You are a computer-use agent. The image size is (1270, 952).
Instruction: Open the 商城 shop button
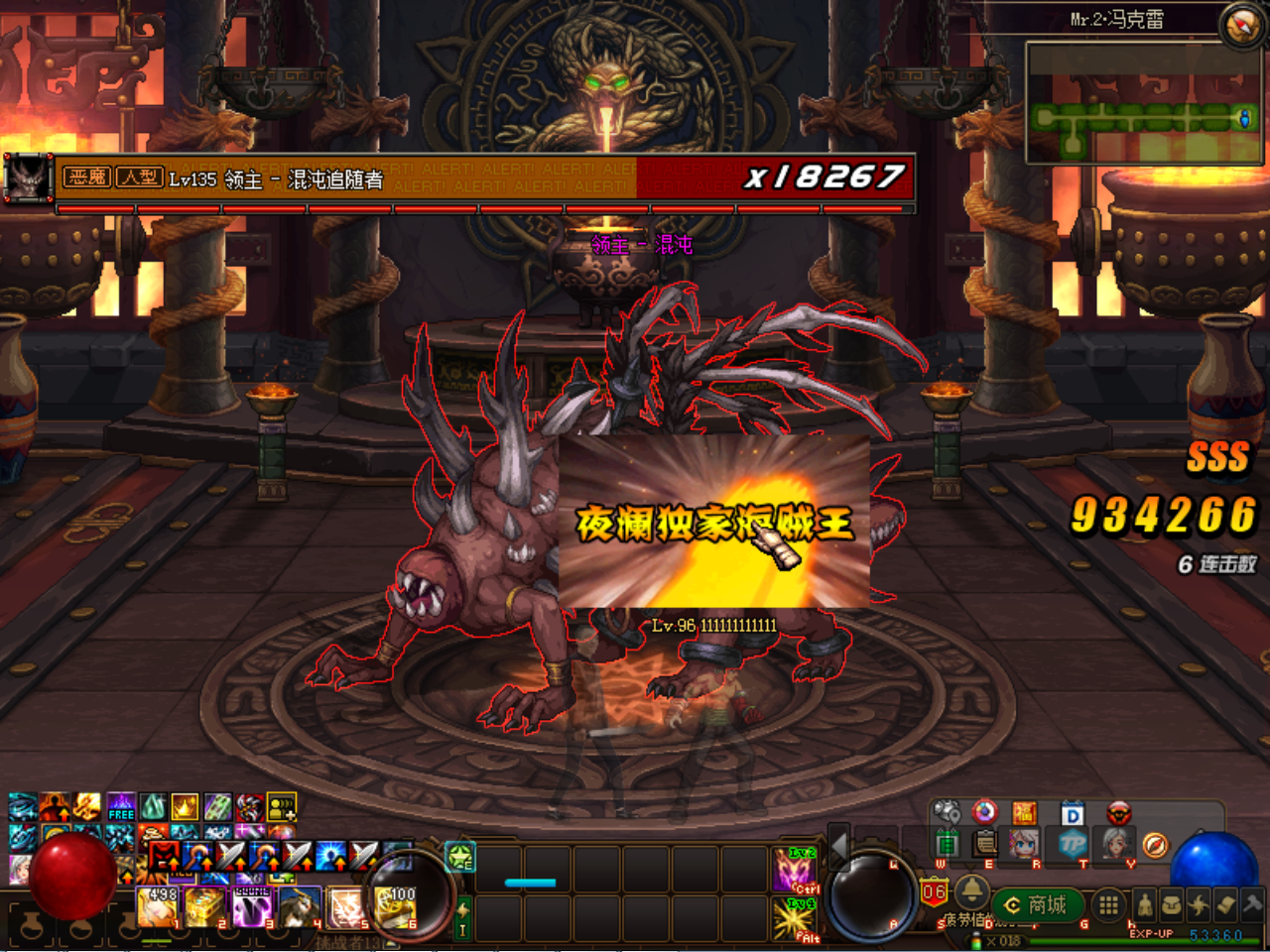pos(1038,905)
